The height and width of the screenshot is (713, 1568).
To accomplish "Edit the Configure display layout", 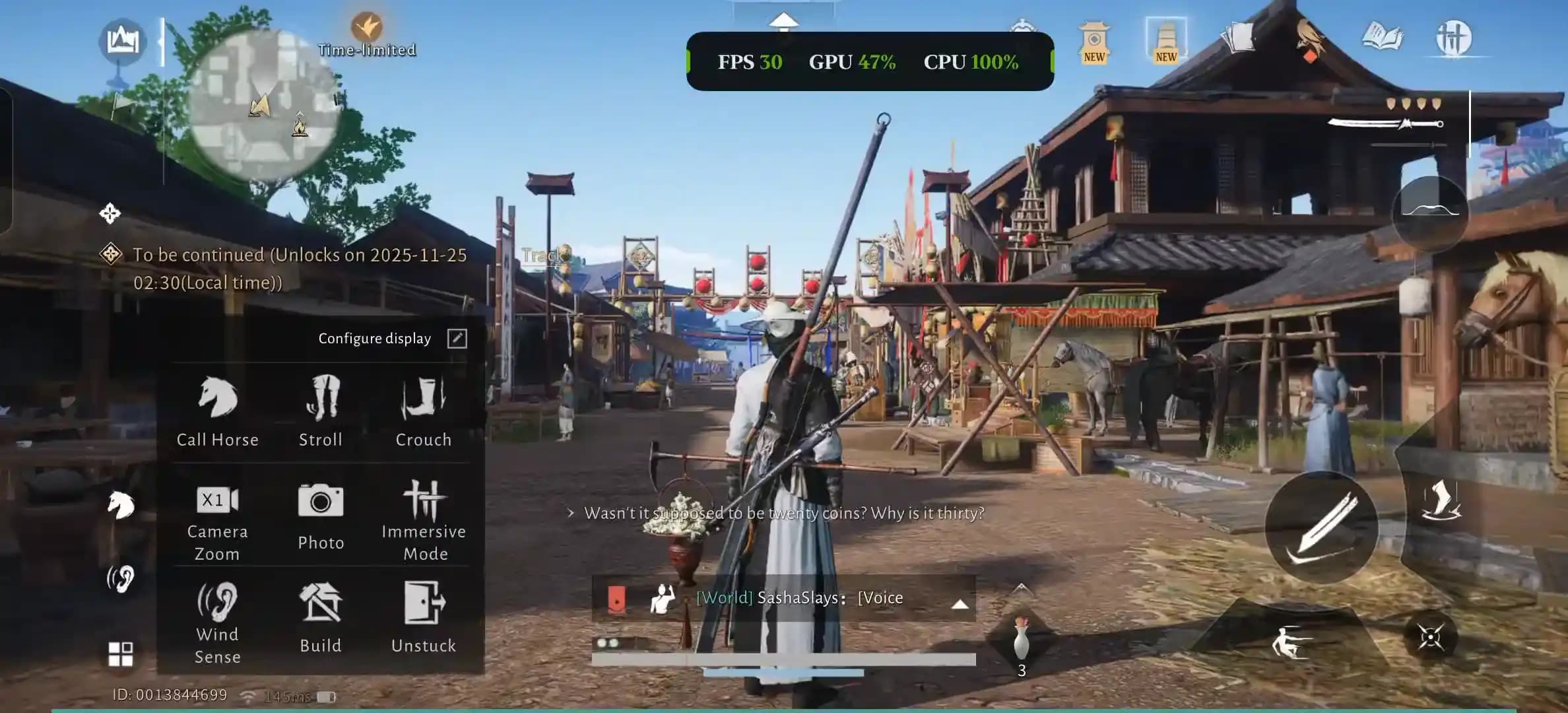I will [x=457, y=339].
